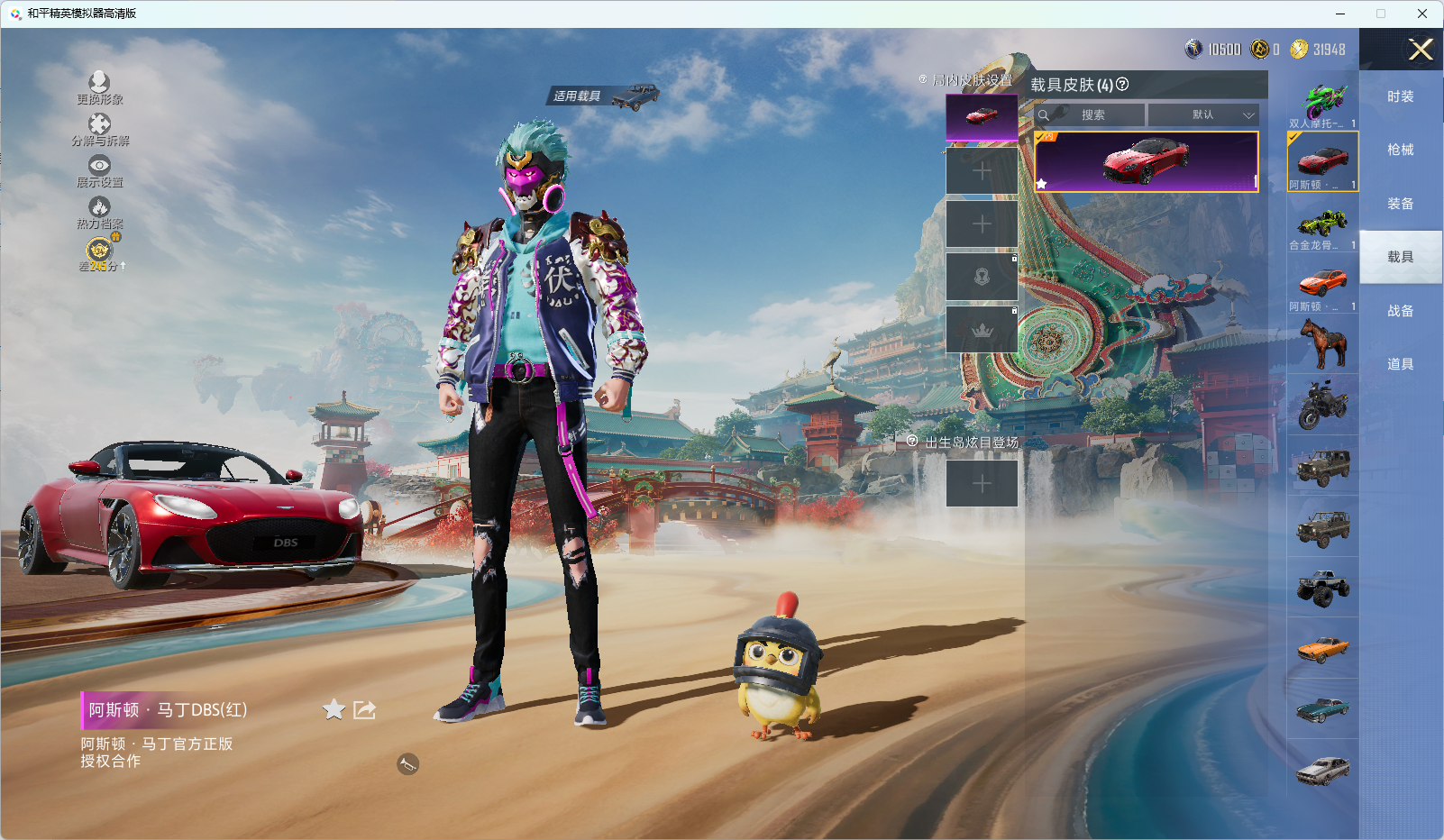This screenshot has width=1444, height=840.
Task: Switch to the 时装 tab
Action: coord(1400,96)
